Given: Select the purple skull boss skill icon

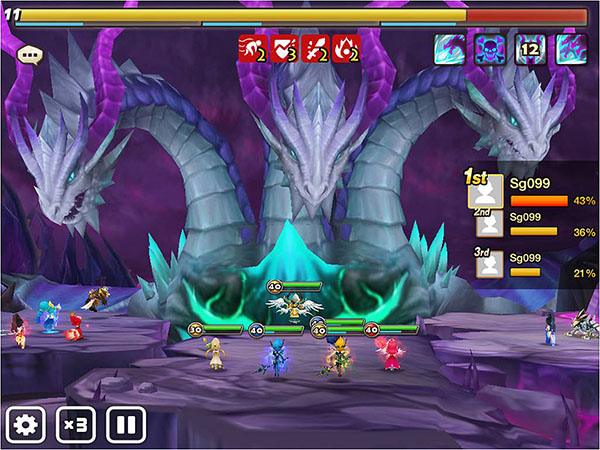Looking at the screenshot, I should pyautogui.click(x=488, y=49).
